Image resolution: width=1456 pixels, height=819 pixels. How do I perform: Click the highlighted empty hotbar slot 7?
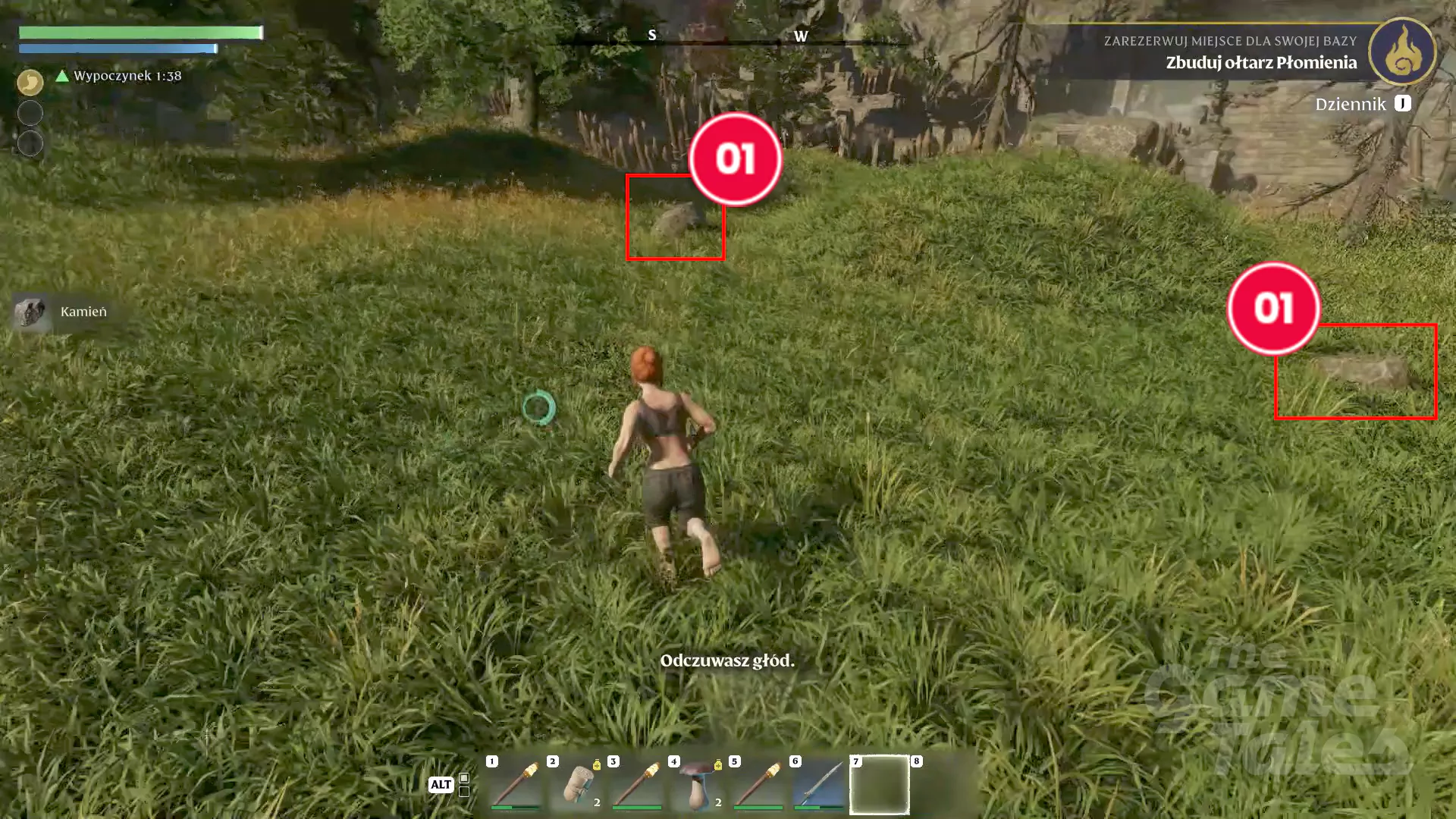click(x=880, y=784)
